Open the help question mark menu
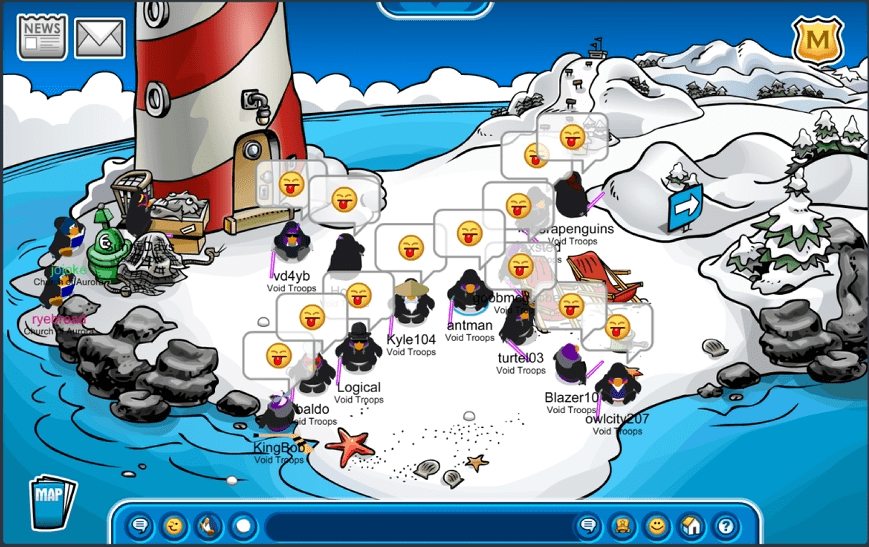Screen dimensions: 869x547 [724, 525]
